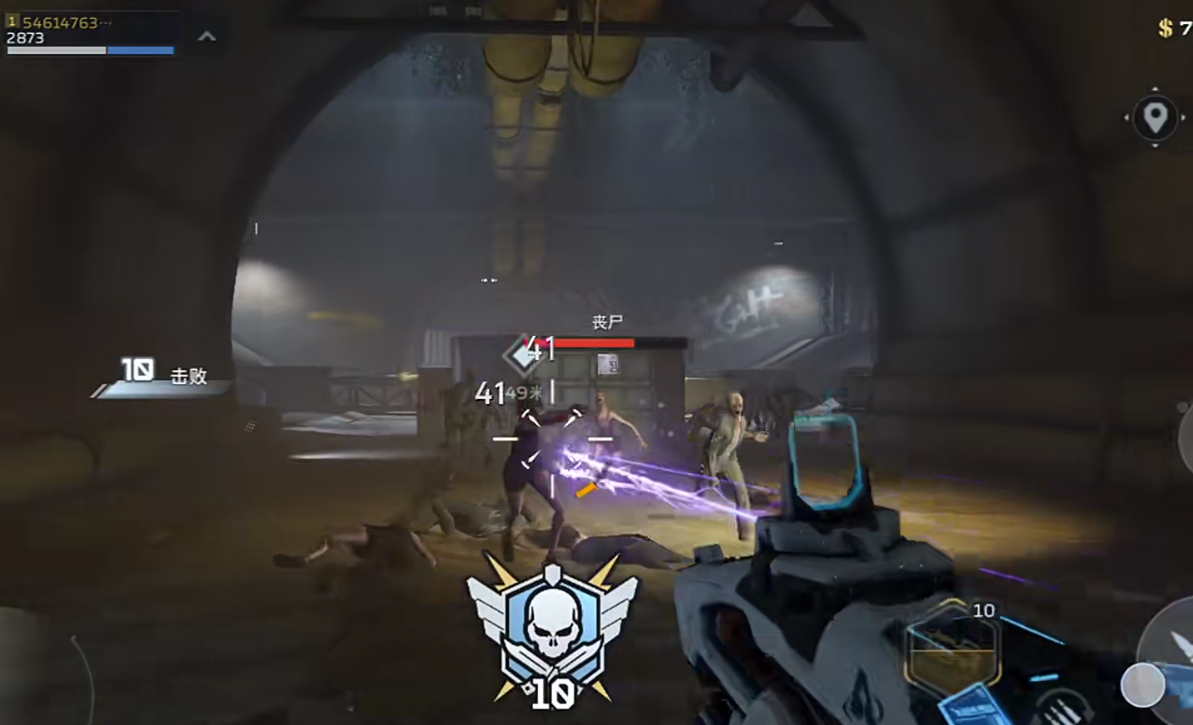This screenshot has height=725, width=1193.
Task: Tap the small round white button
Action: pos(1142,685)
